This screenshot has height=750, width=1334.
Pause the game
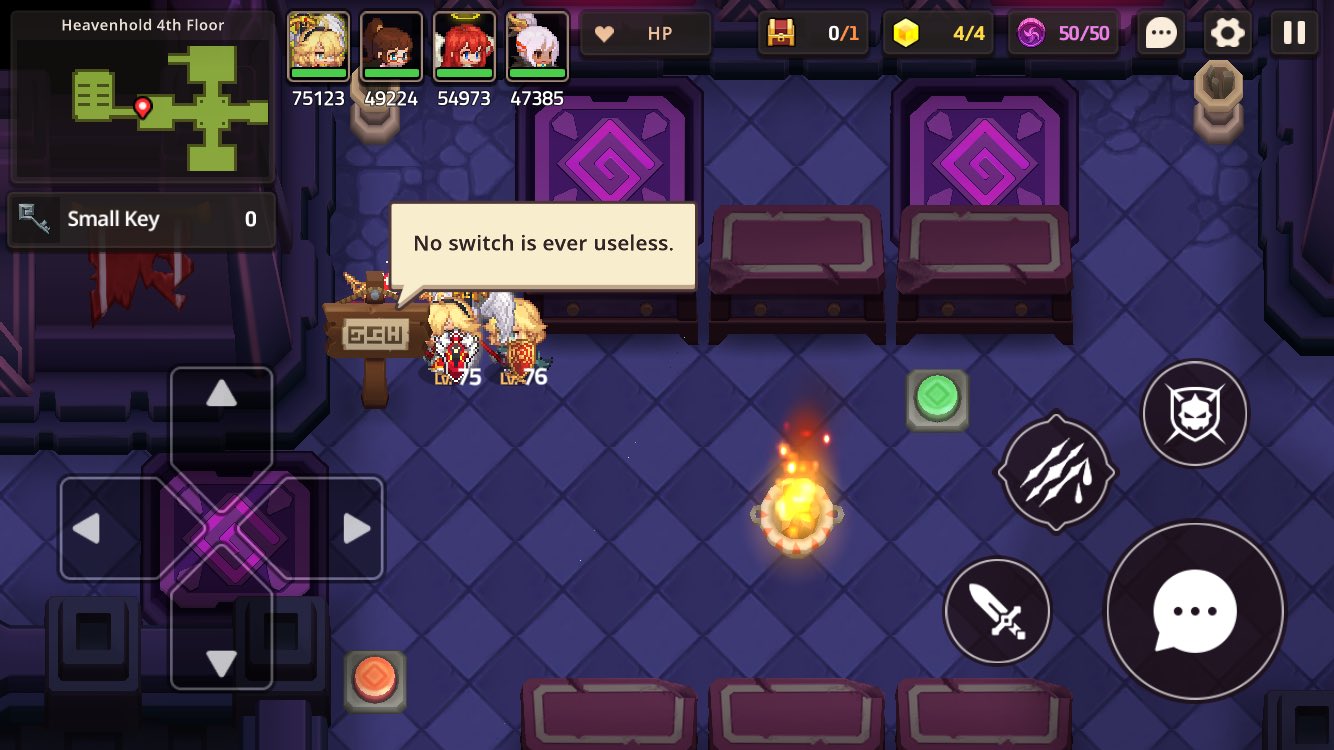[x=1294, y=33]
